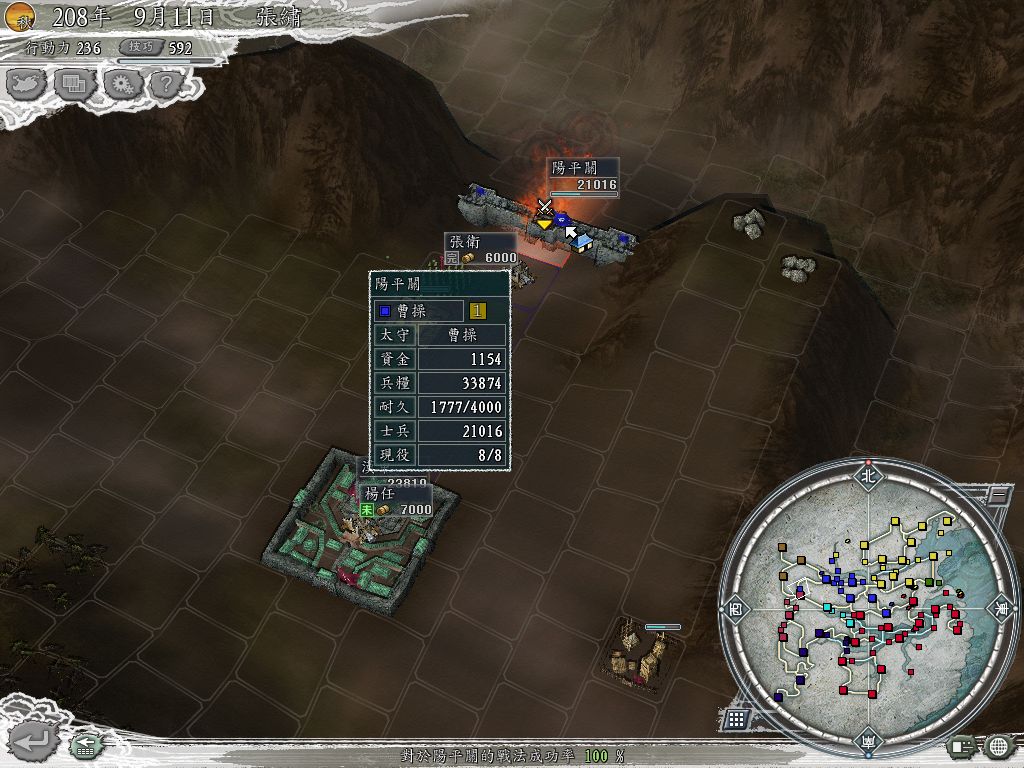
Task: Click the season emblem beside the date
Action: (20, 16)
